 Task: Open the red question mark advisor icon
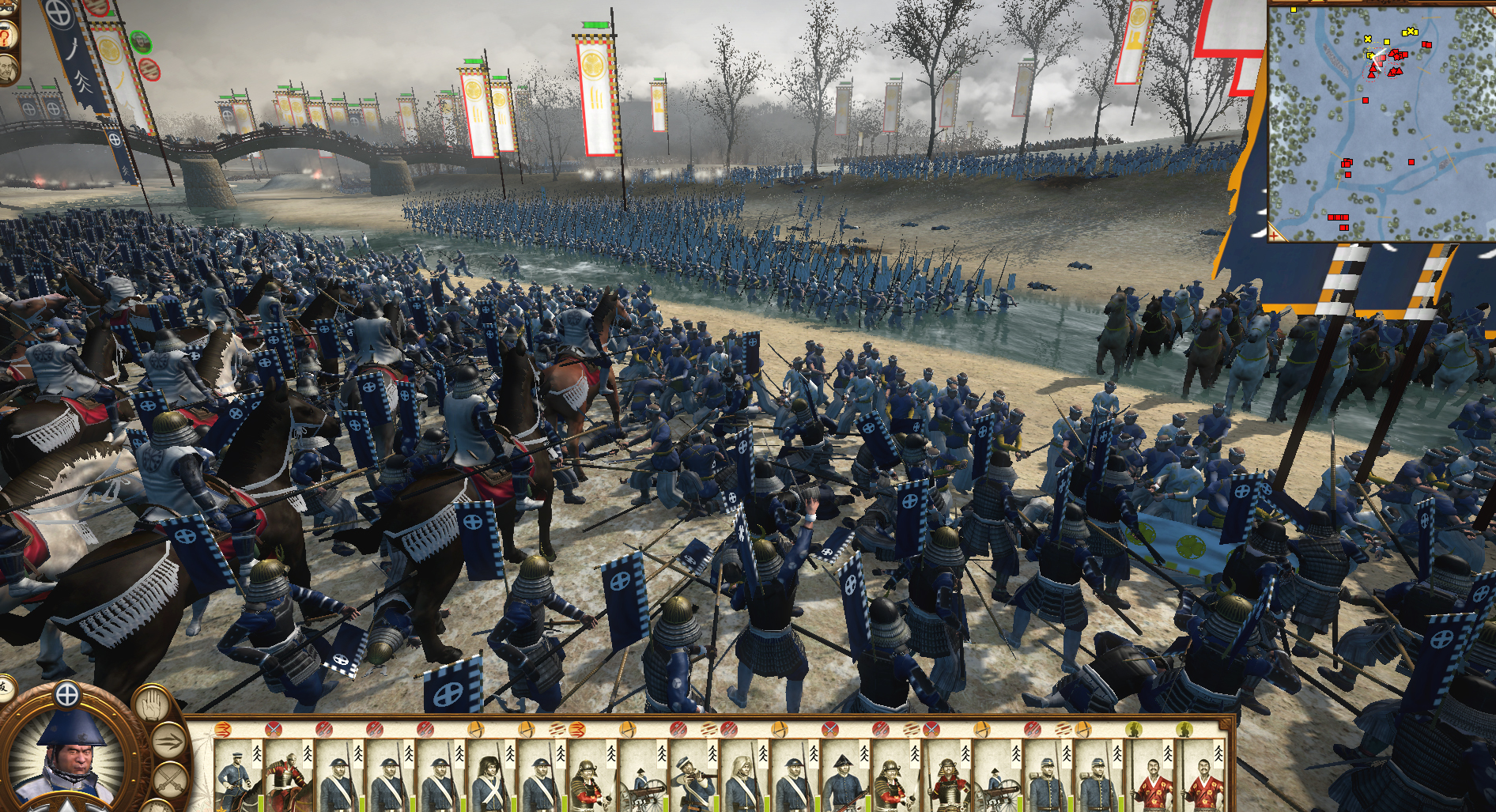coord(6,37)
